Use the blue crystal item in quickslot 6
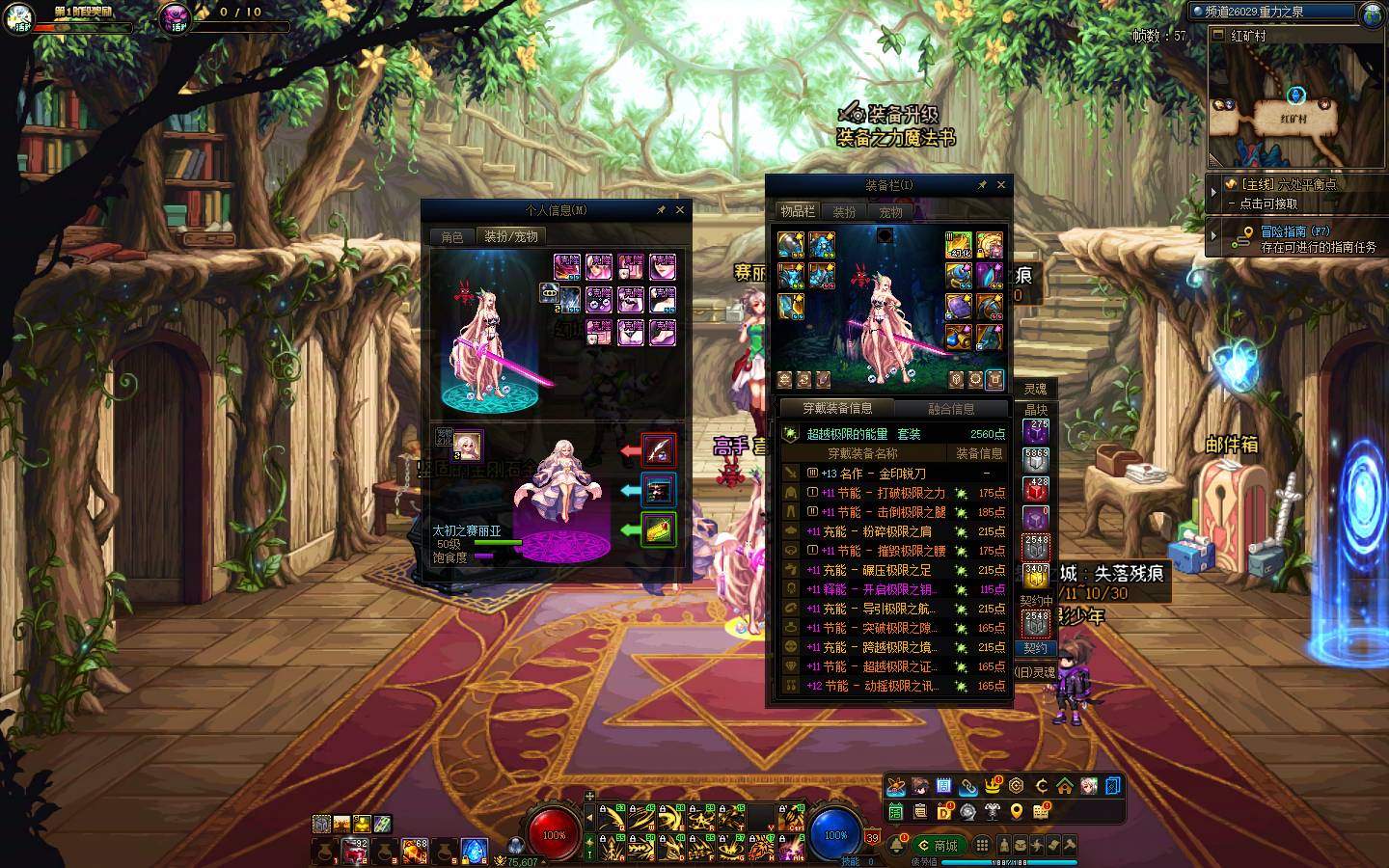The height and width of the screenshot is (868, 1389). tap(475, 850)
